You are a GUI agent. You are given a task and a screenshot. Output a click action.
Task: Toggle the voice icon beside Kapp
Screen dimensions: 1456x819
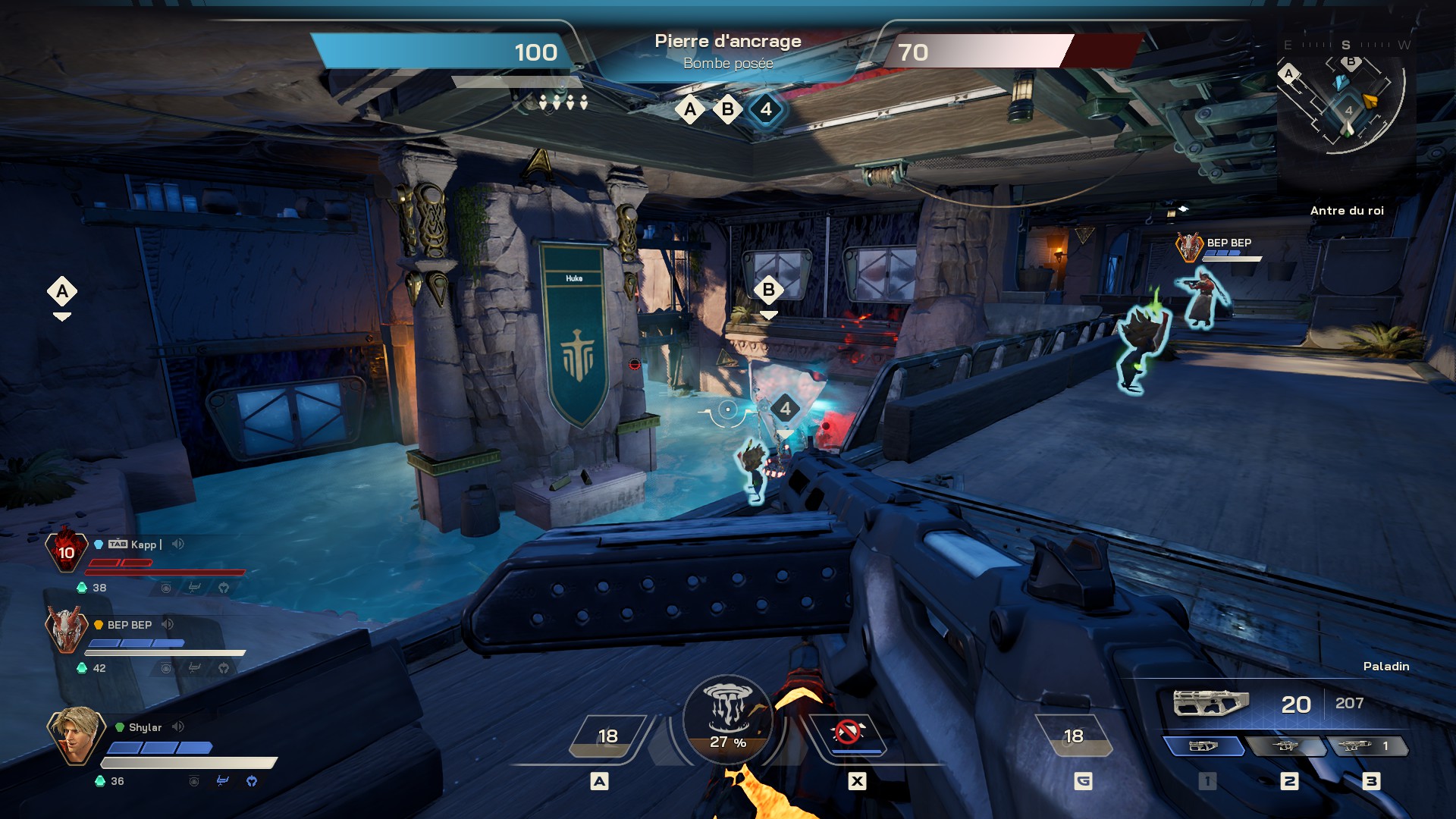(178, 544)
